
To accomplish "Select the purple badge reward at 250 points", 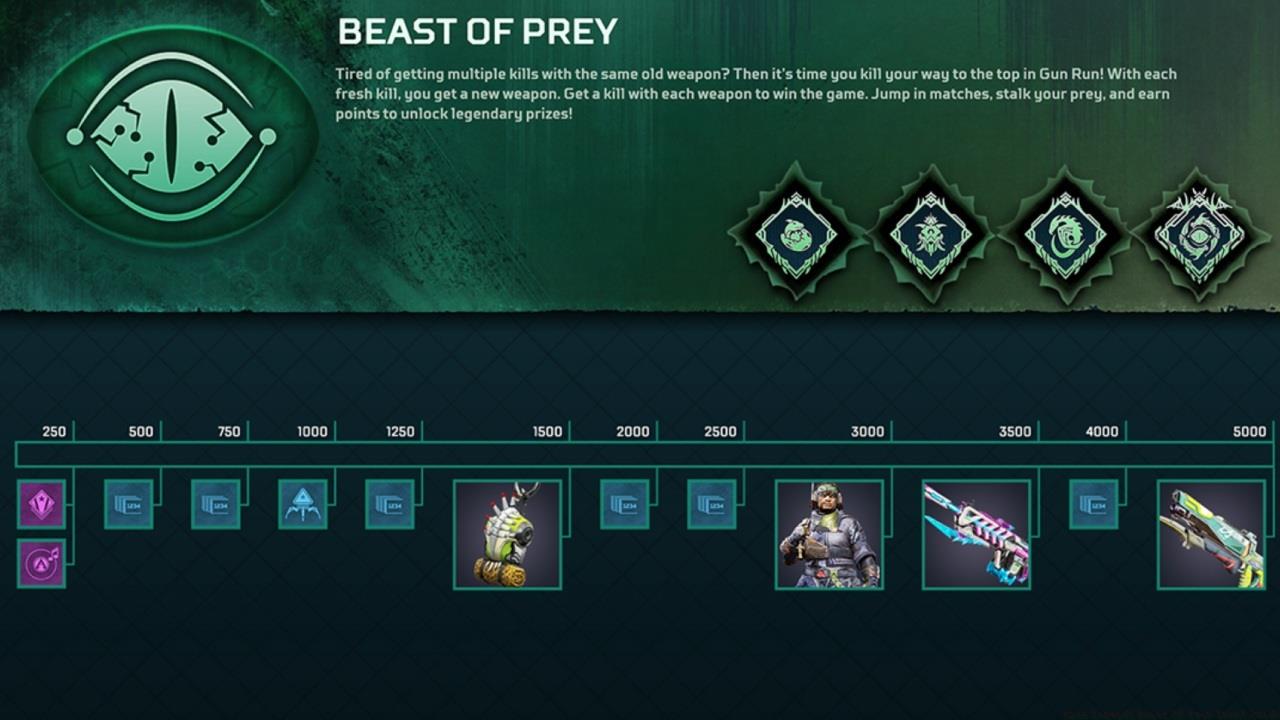I will pyautogui.click(x=40, y=505).
